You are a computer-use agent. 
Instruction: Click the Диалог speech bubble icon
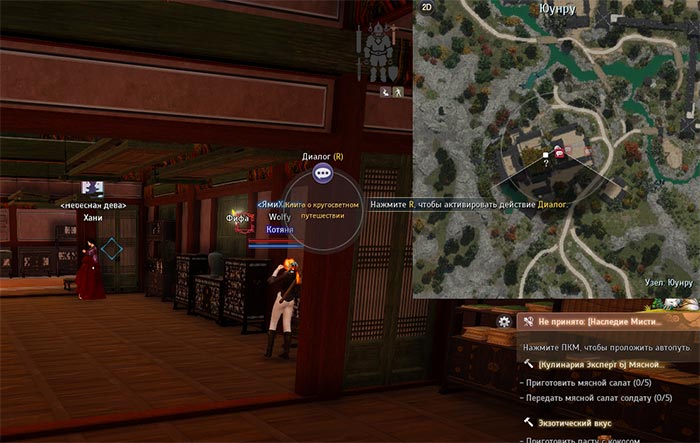tap(322, 172)
